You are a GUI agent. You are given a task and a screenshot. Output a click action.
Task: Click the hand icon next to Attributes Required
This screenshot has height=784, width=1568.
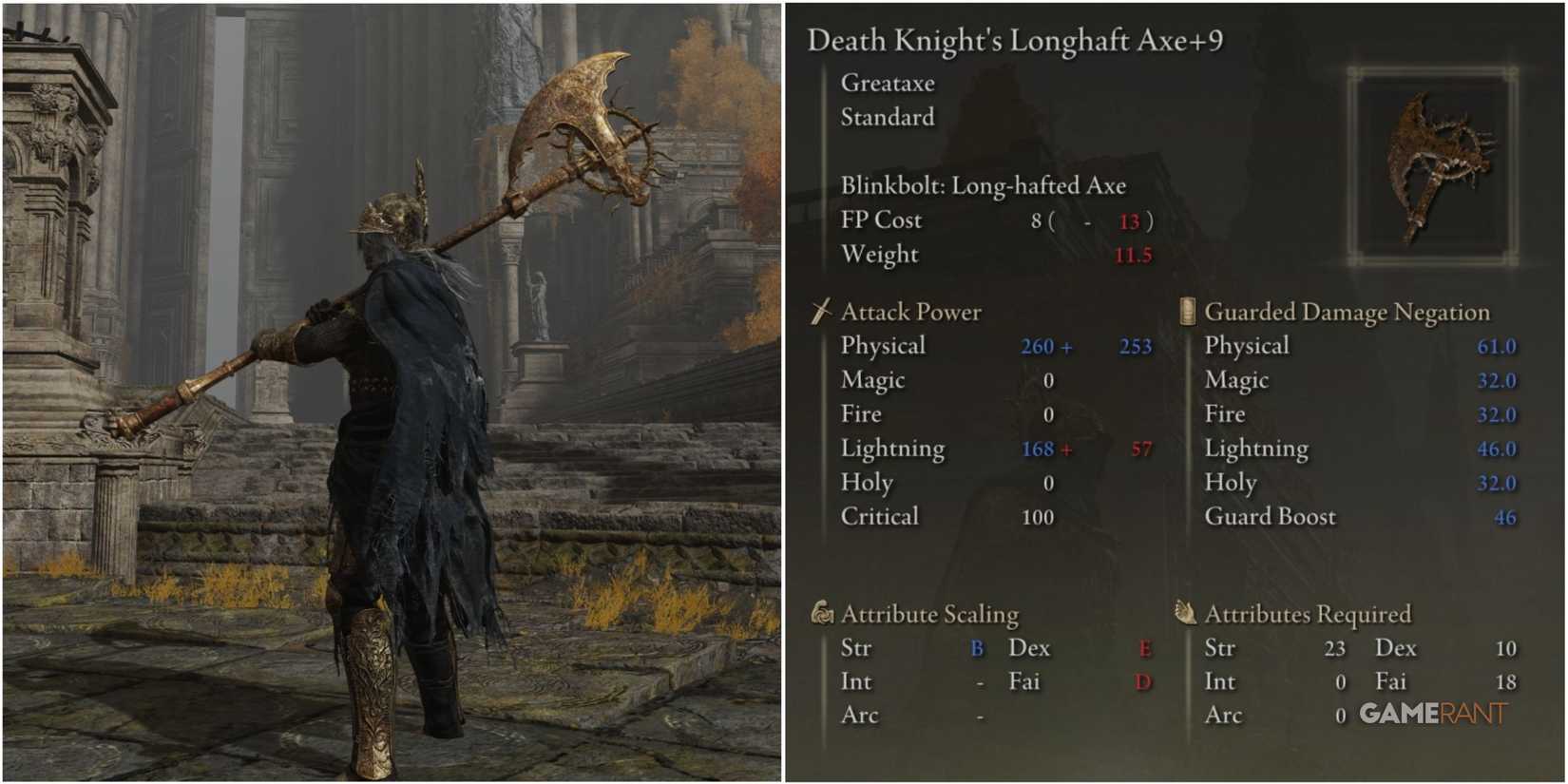(1184, 613)
